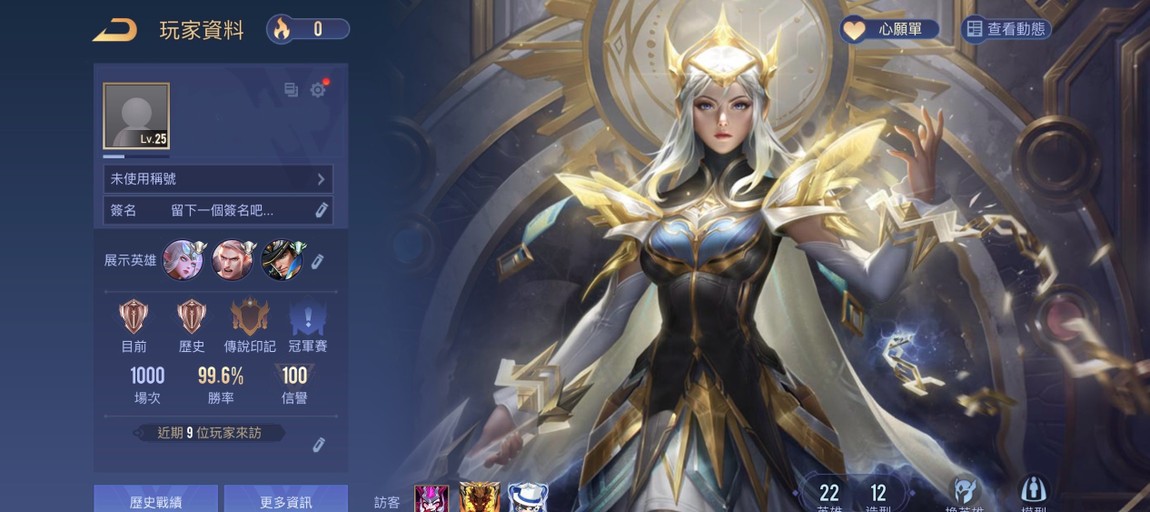Open the 傳說印記 legend mark
The width and height of the screenshot is (1150, 512).
(x=249, y=318)
